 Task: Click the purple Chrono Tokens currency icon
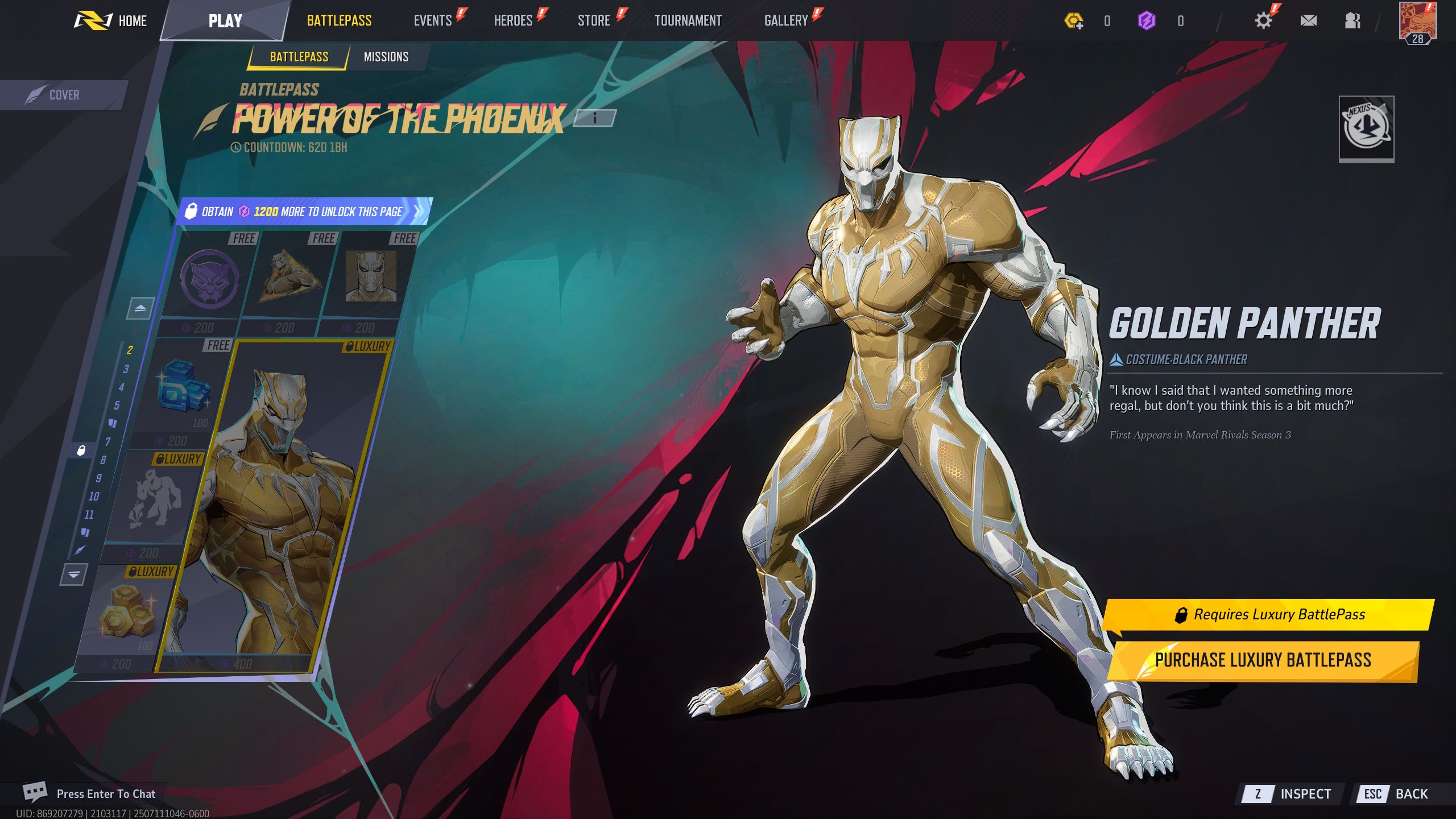[1148, 20]
